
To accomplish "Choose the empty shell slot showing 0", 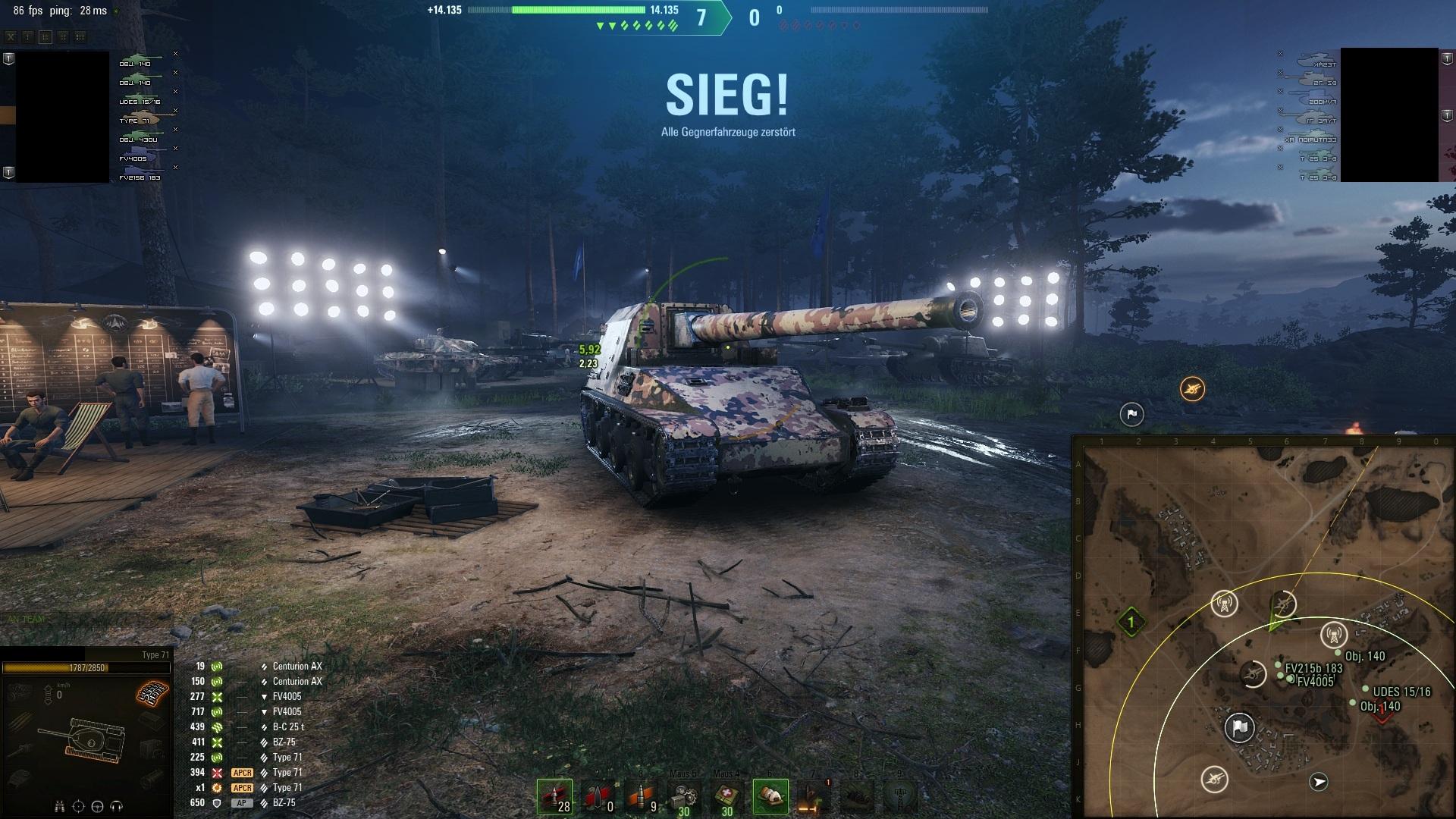I will pyautogui.click(x=598, y=797).
